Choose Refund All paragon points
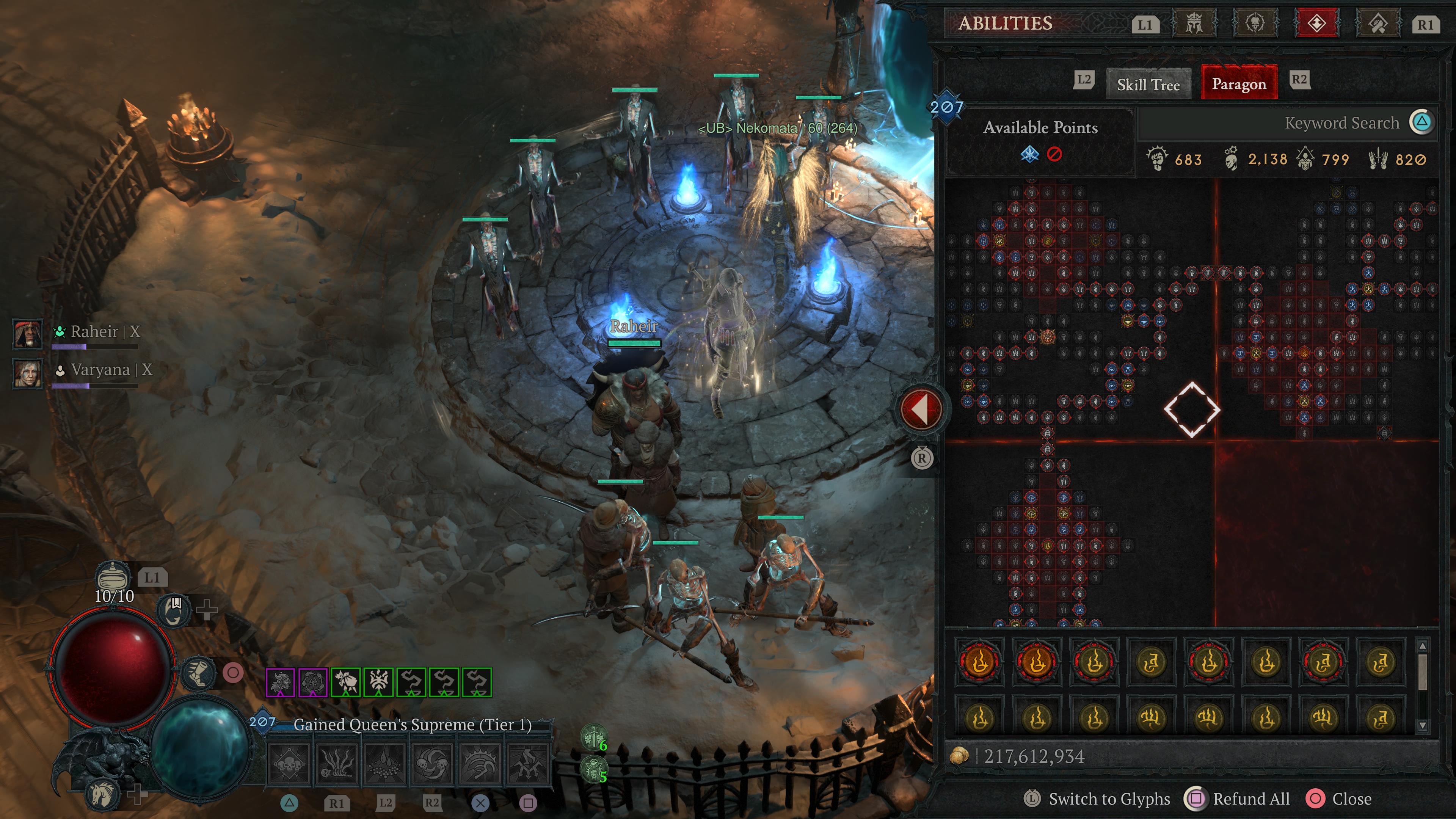 pos(1251,799)
